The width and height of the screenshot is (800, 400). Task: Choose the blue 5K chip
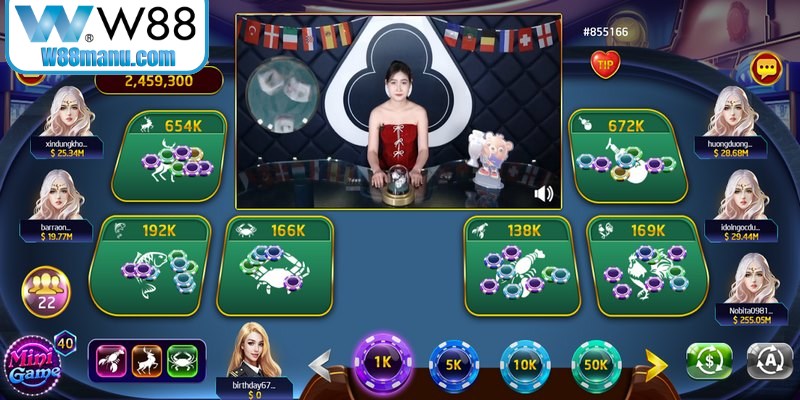point(454,365)
